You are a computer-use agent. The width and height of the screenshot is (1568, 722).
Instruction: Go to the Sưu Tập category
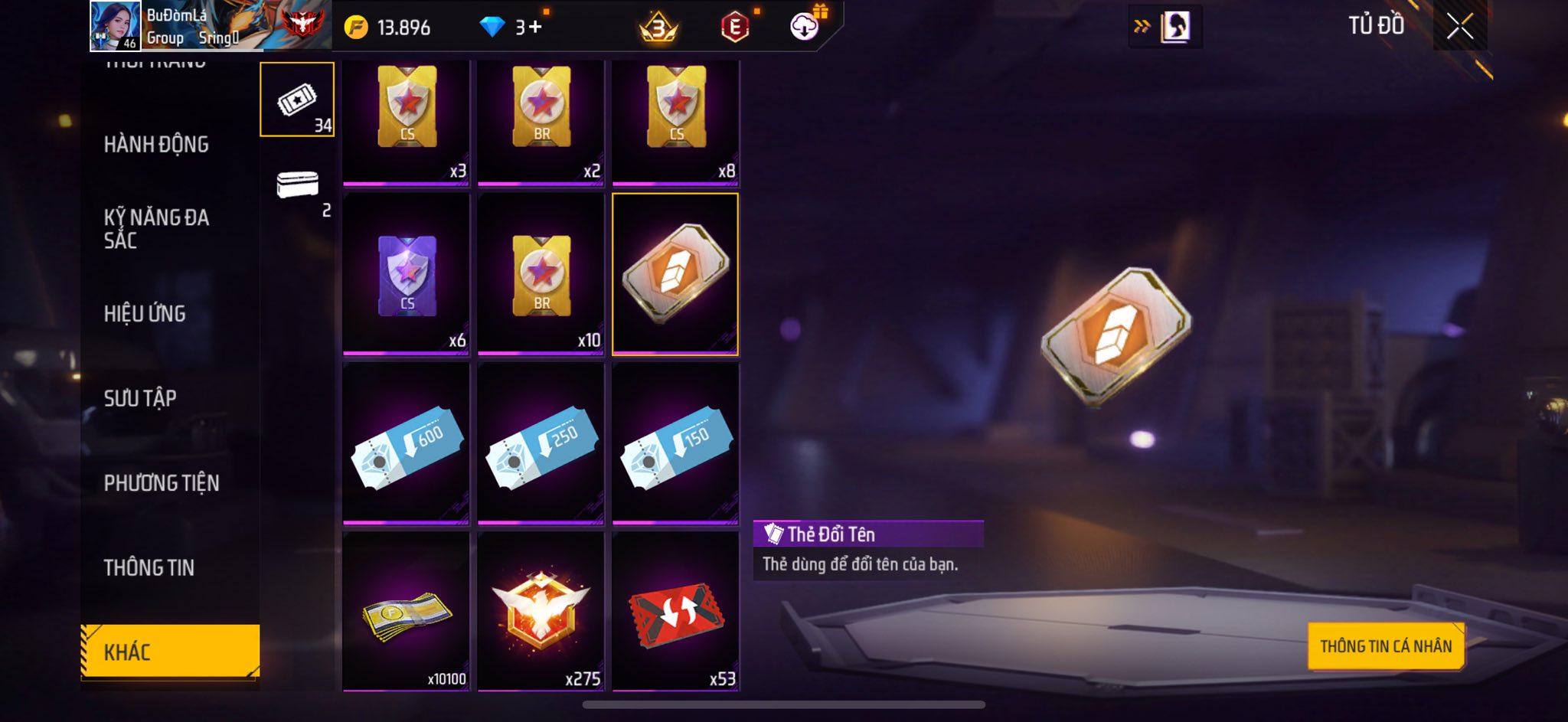(x=140, y=398)
